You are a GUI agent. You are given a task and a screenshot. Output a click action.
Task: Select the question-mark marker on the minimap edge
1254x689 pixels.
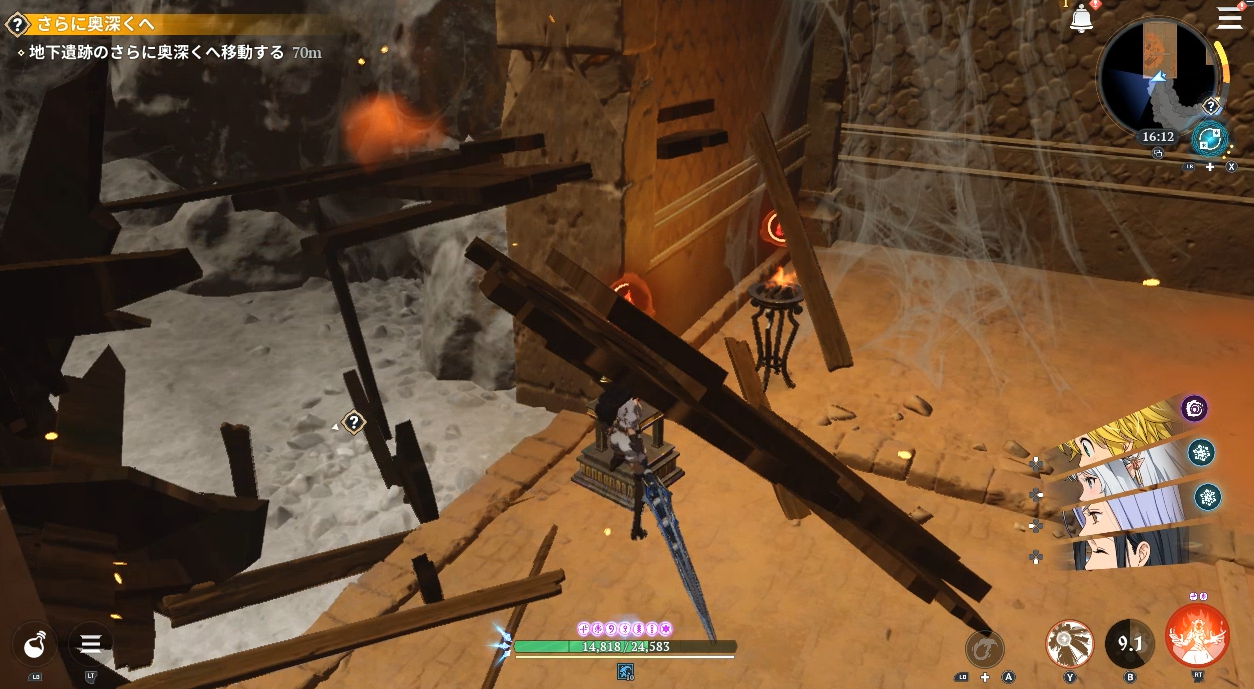tap(1211, 106)
